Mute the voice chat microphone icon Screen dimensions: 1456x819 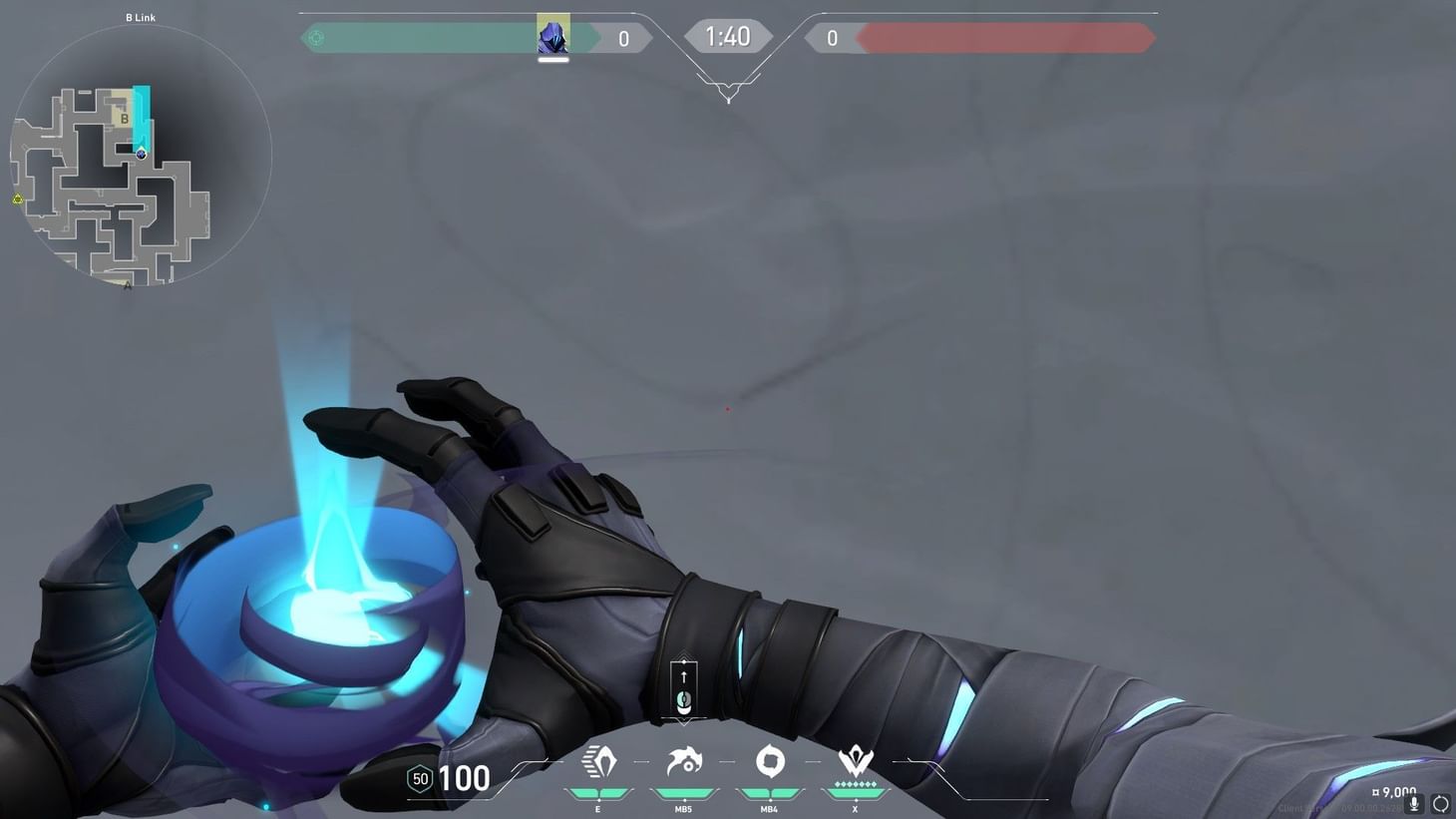coord(1413,803)
